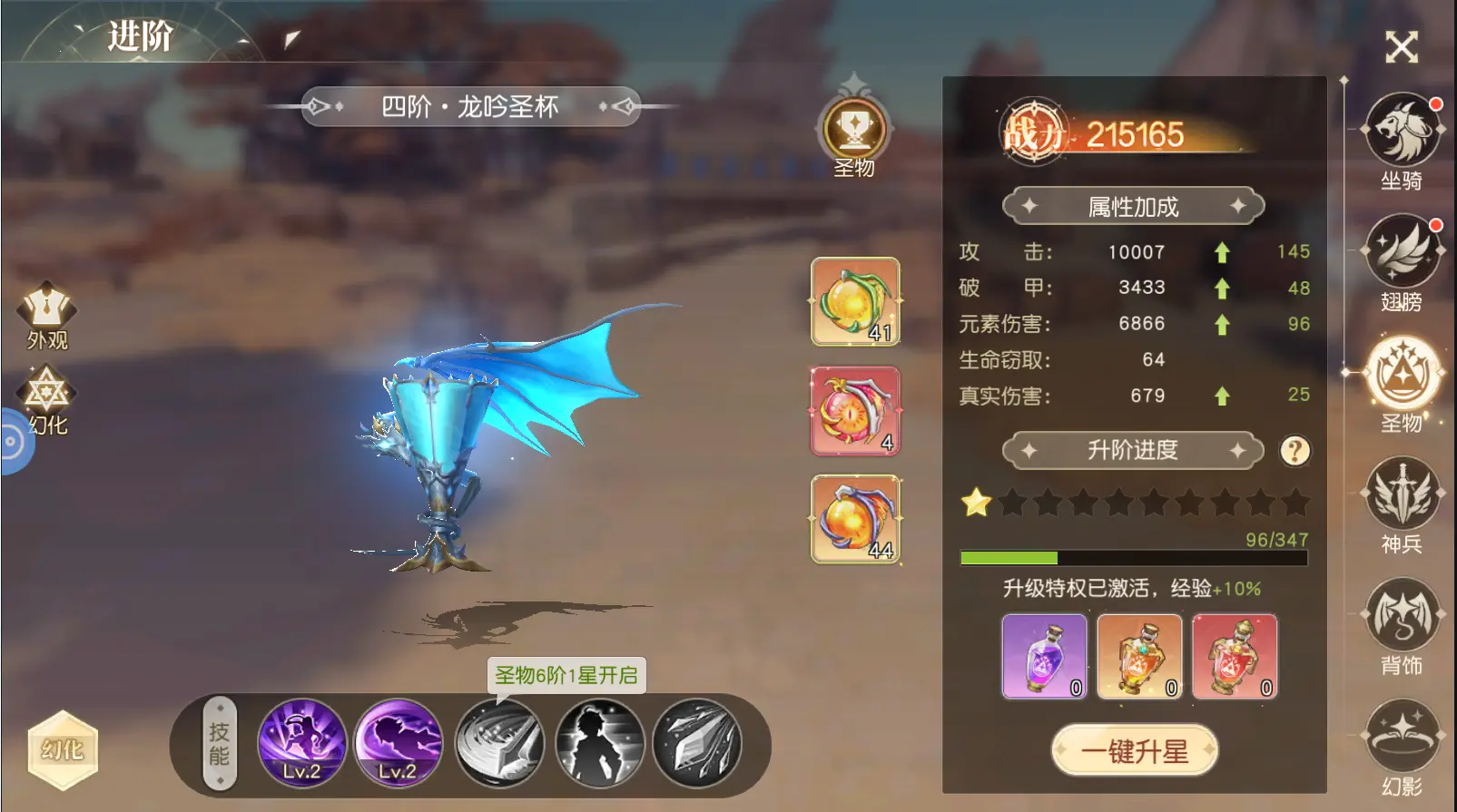The width and height of the screenshot is (1457, 812).
Task: Select the purple potion upgrade material
Action: click(1044, 656)
